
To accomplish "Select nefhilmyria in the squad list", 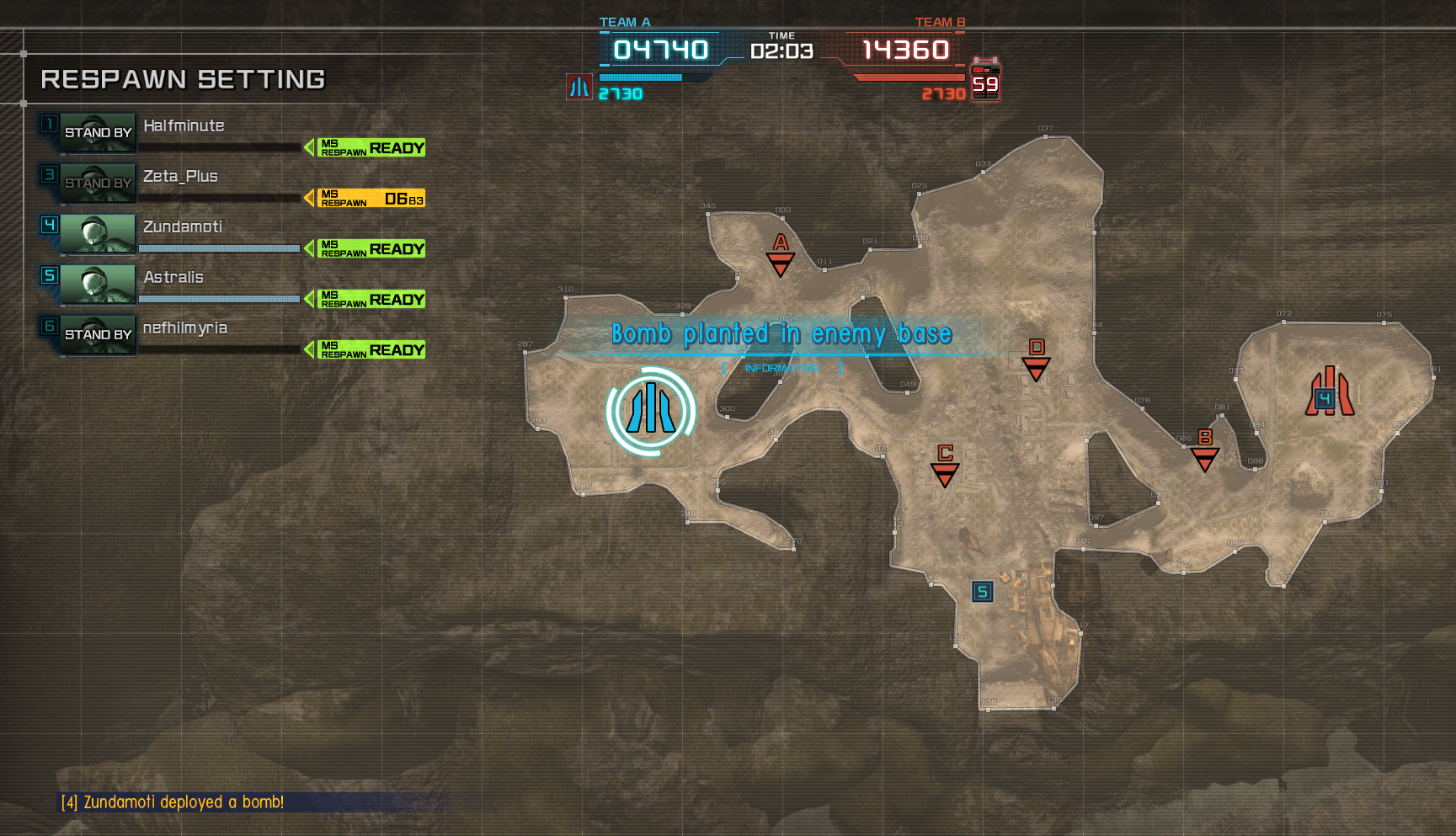I will click(185, 328).
